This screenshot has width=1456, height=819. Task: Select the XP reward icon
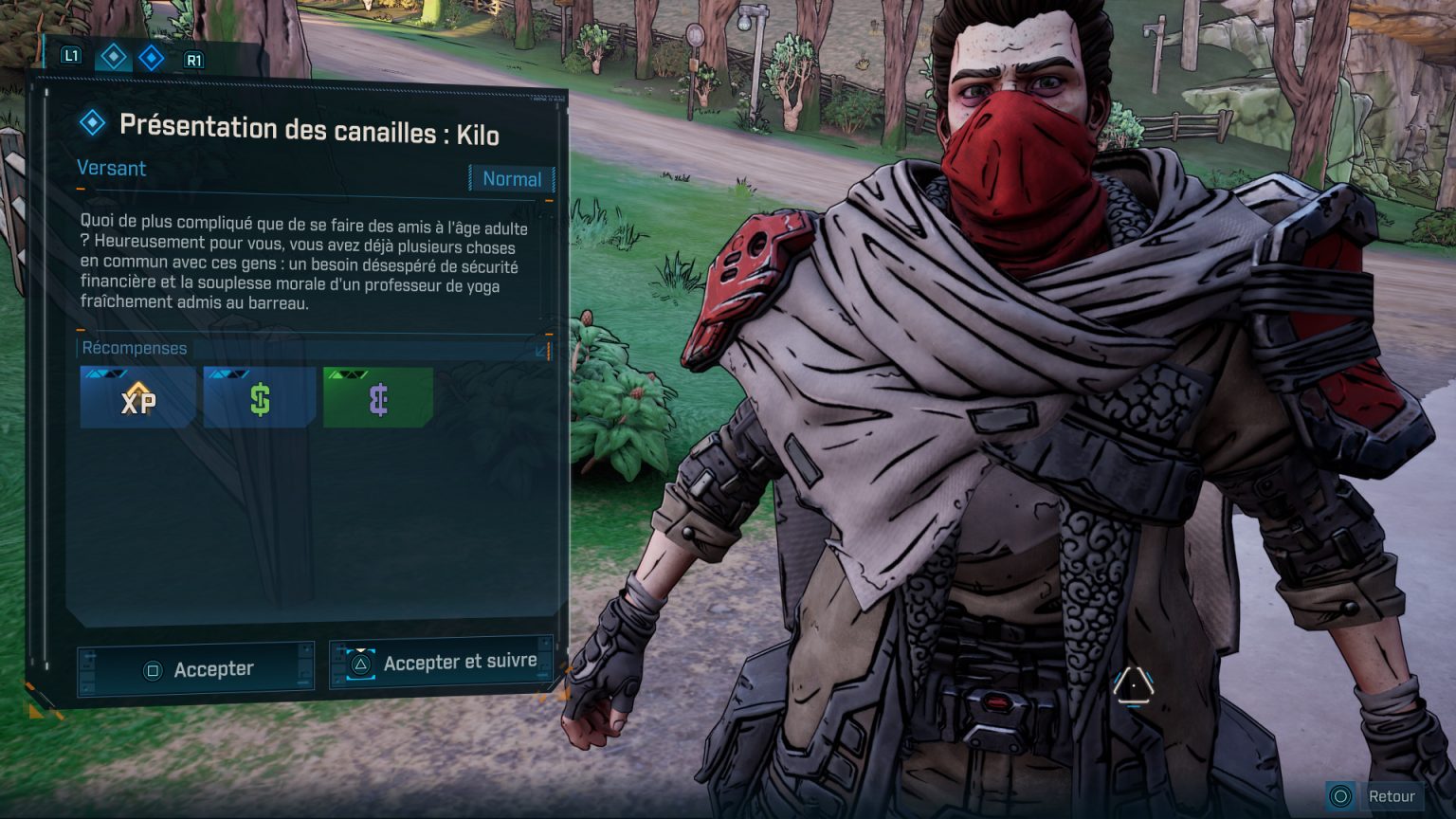pyautogui.click(x=136, y=397)
